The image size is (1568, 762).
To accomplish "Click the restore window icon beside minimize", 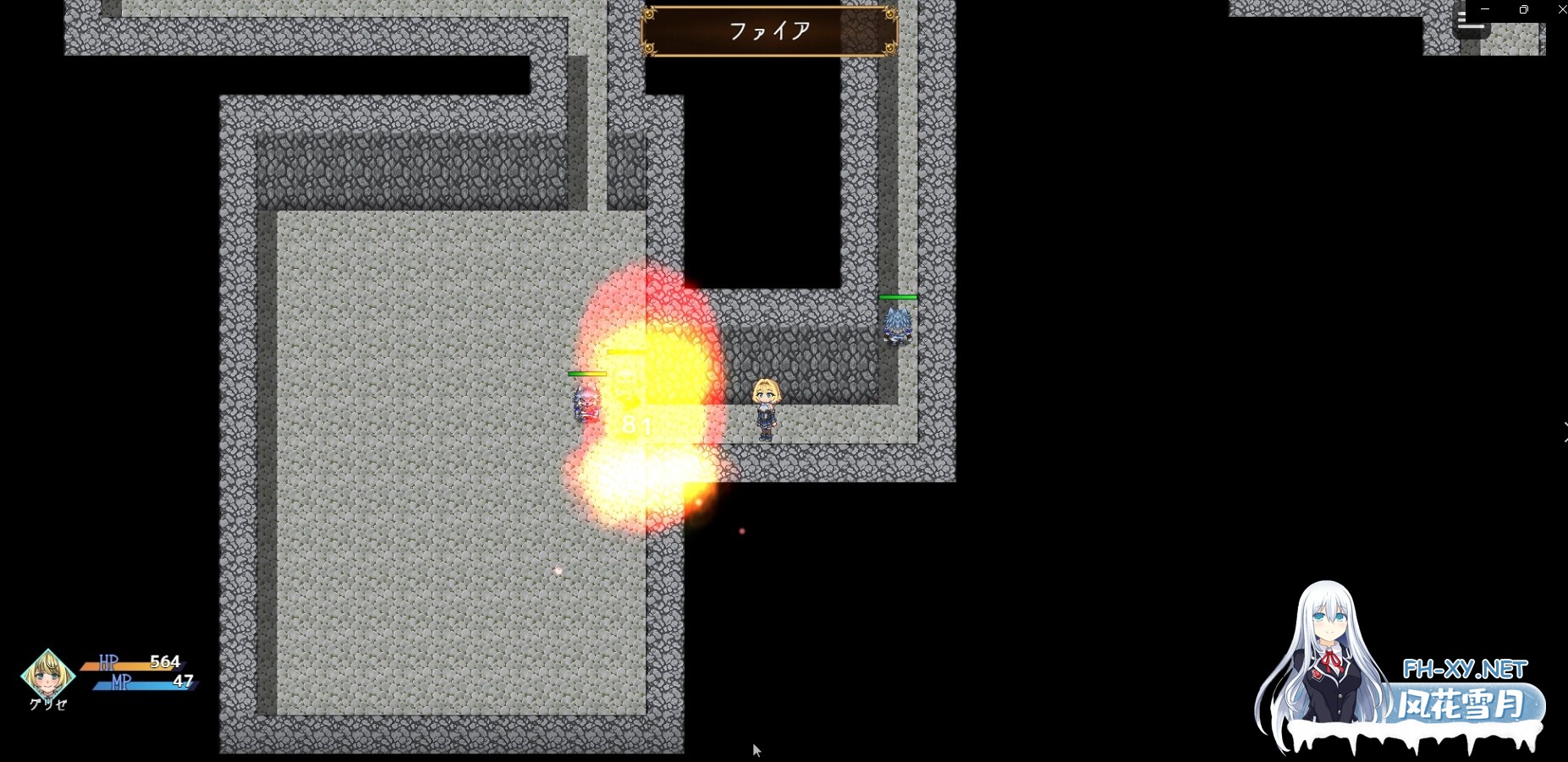I will coord(1523,9).
